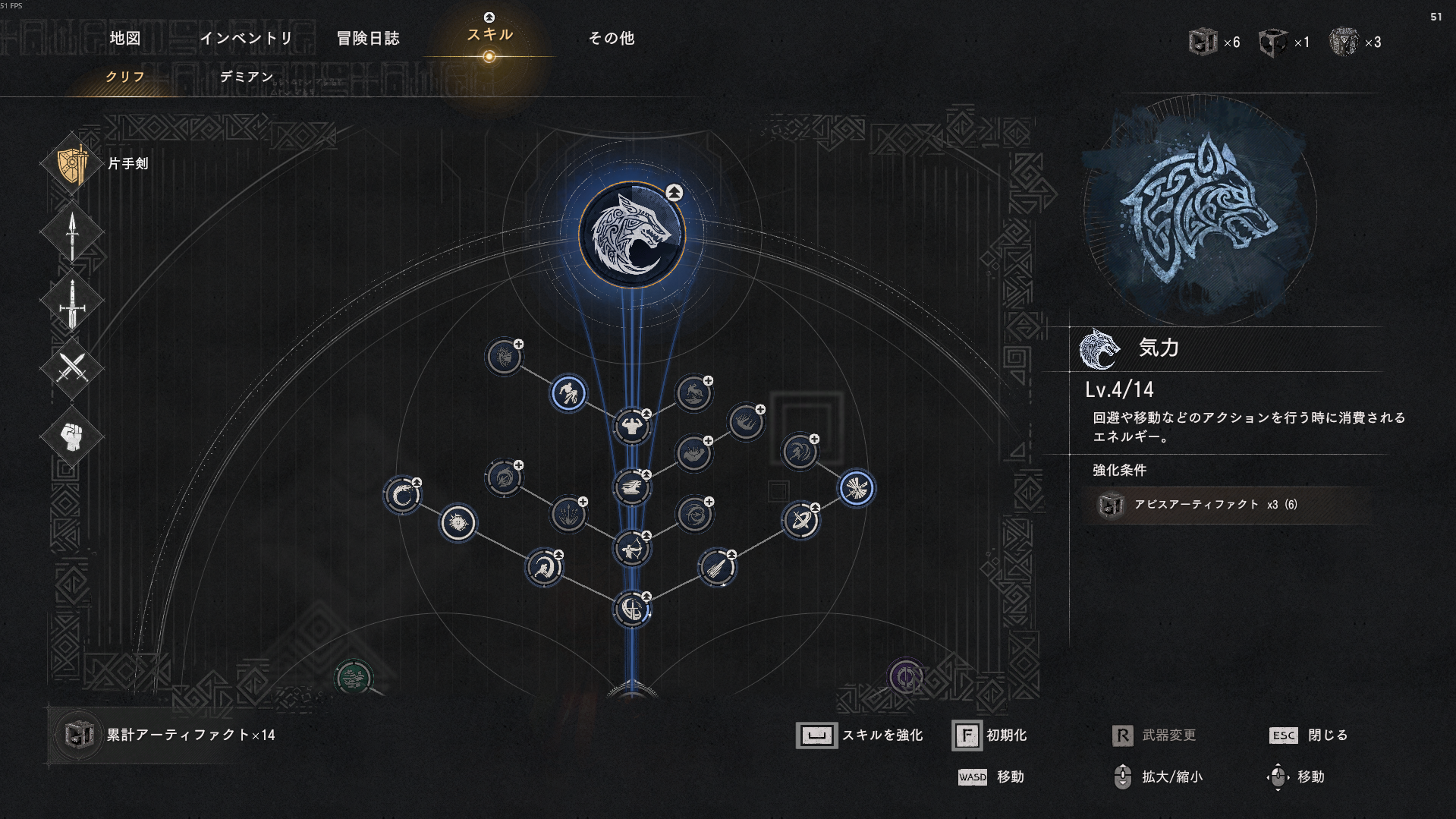This screenshot has width=1456, height=819.
Task: Click the スキルを強化 upgrade button
Action: [x=860, y=736]
